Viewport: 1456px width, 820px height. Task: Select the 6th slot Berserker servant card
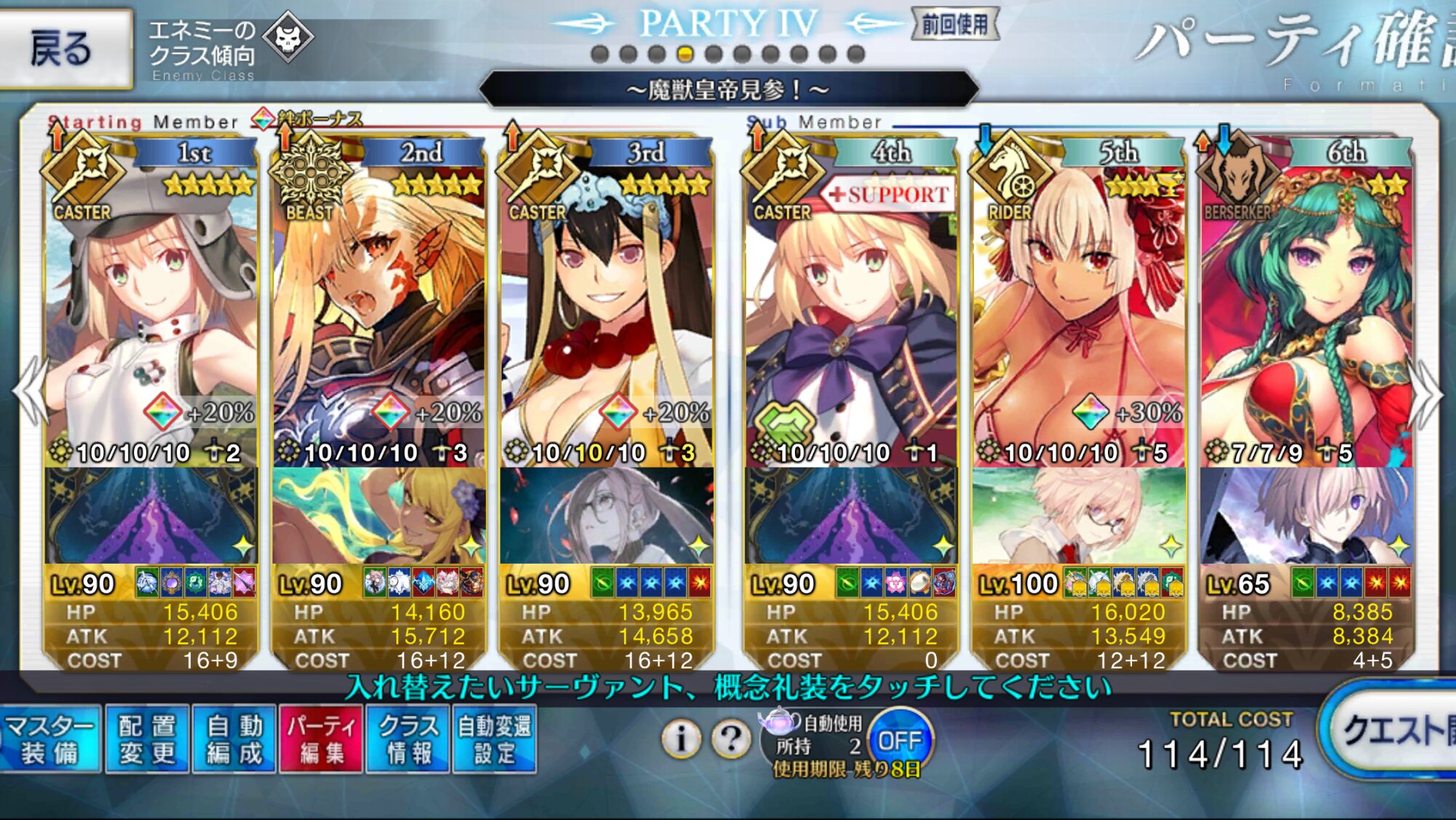(x=1307, y=306)
